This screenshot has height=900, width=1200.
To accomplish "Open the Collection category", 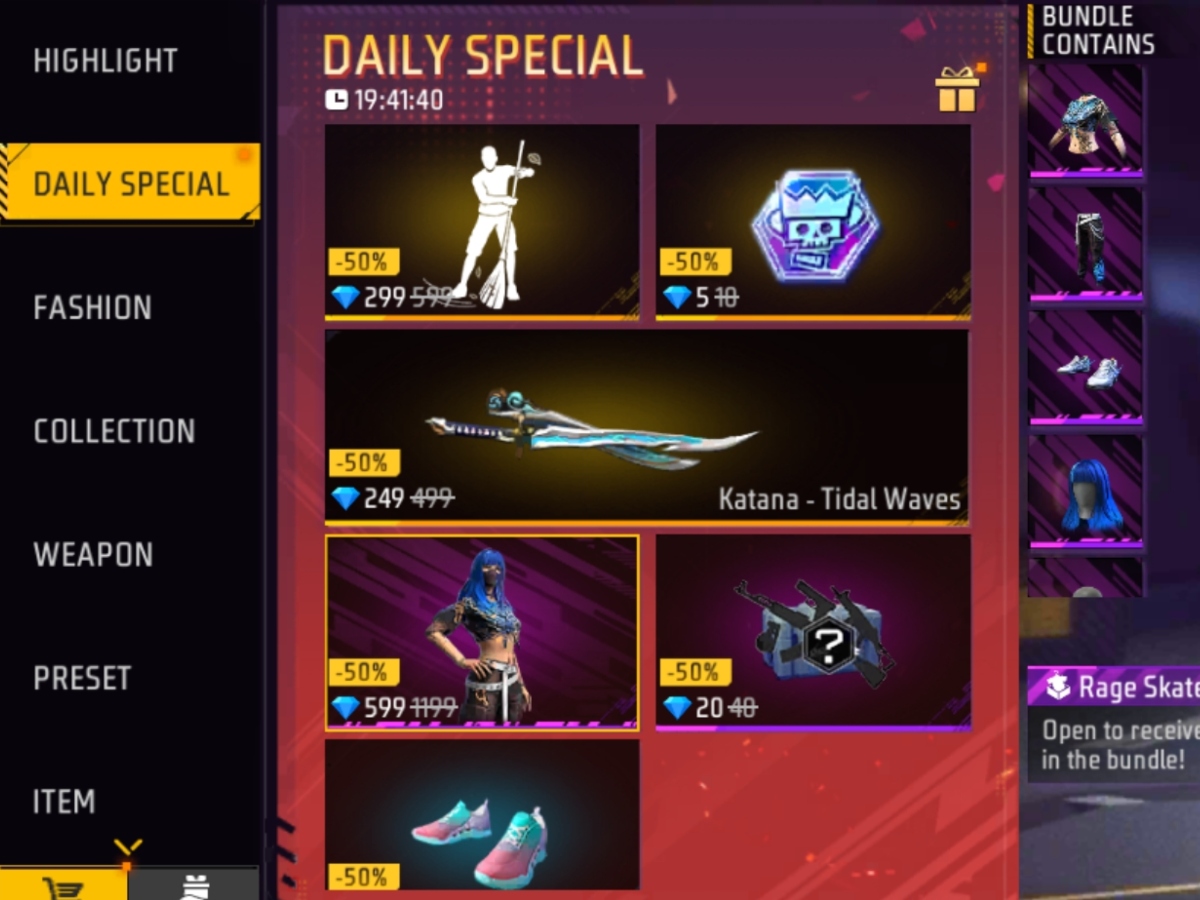I will pyautogui.click(x=114, y=431).
